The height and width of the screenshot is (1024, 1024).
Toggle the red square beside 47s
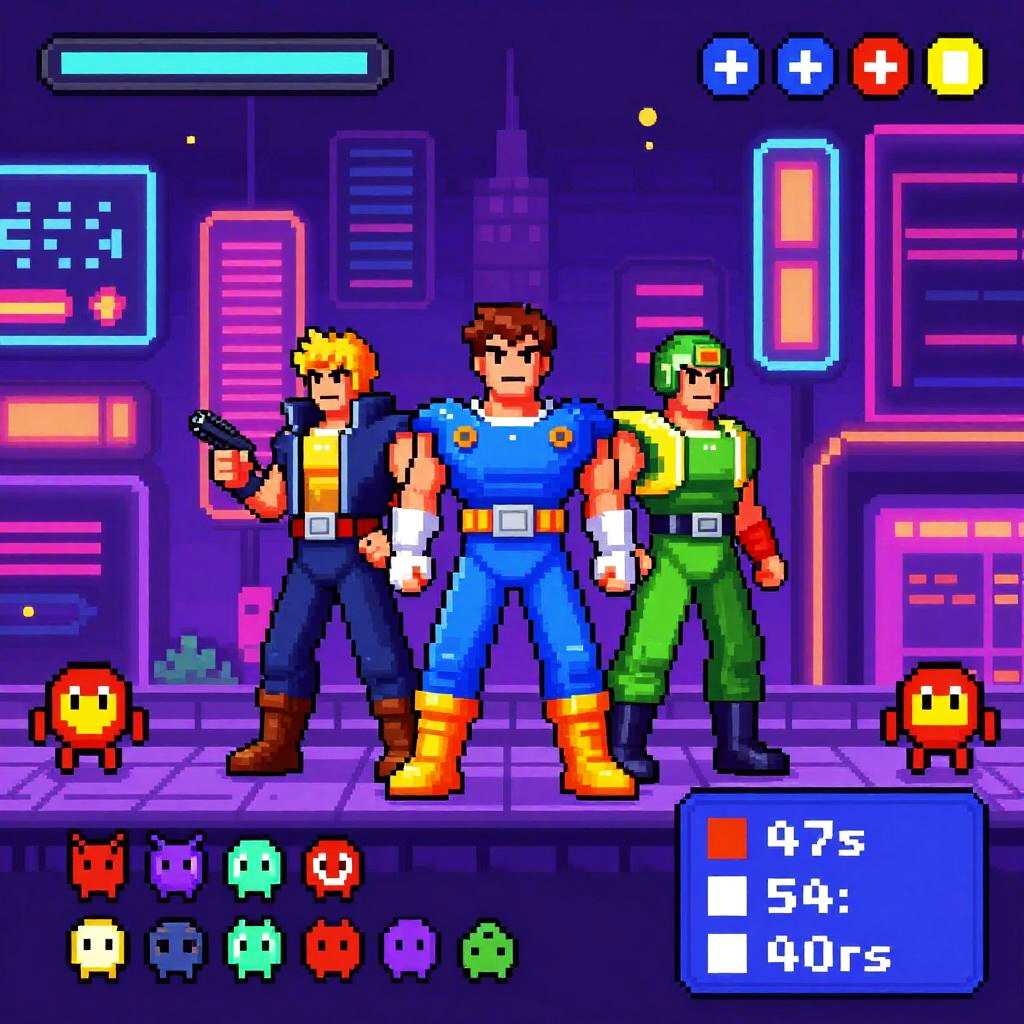coord(727,838)
